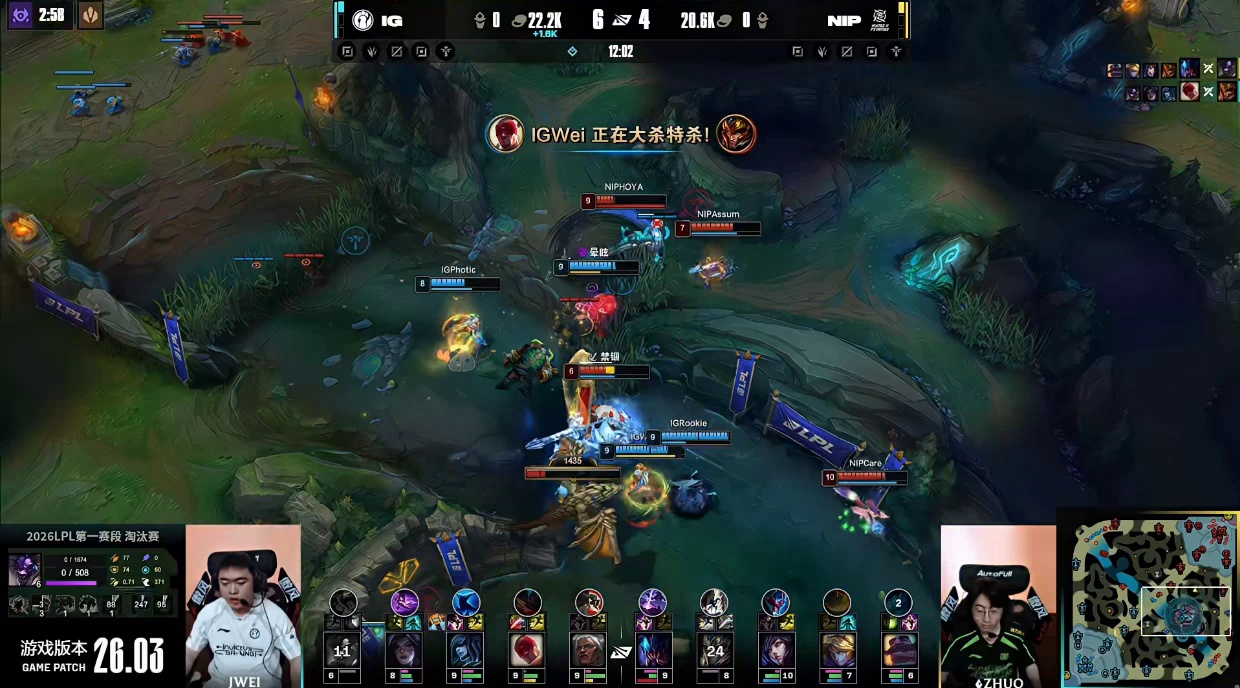Open the JWEI player camera feed

243,605
